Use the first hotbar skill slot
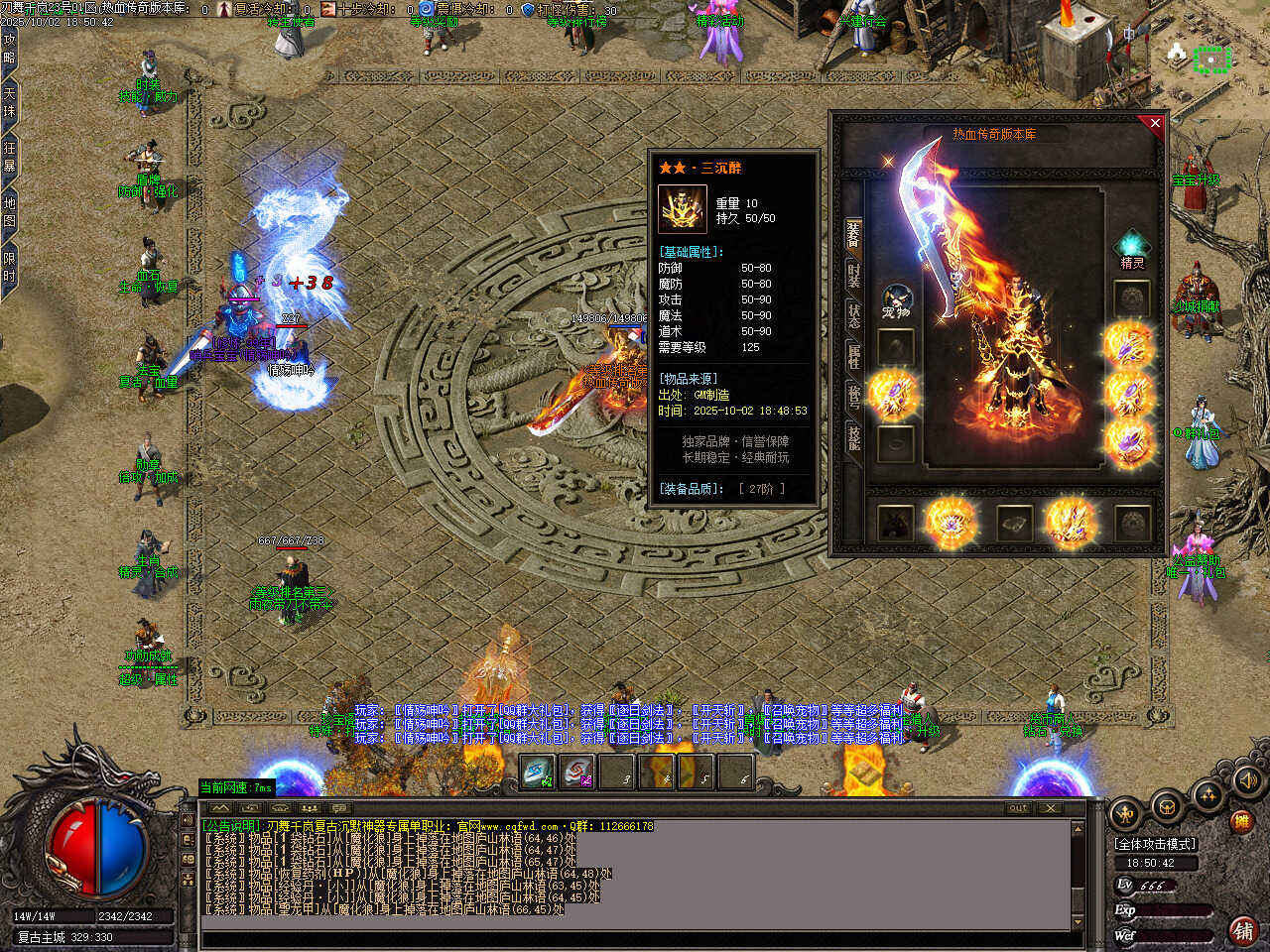This screenshot has width=1270, height=952. pos(538,773)
